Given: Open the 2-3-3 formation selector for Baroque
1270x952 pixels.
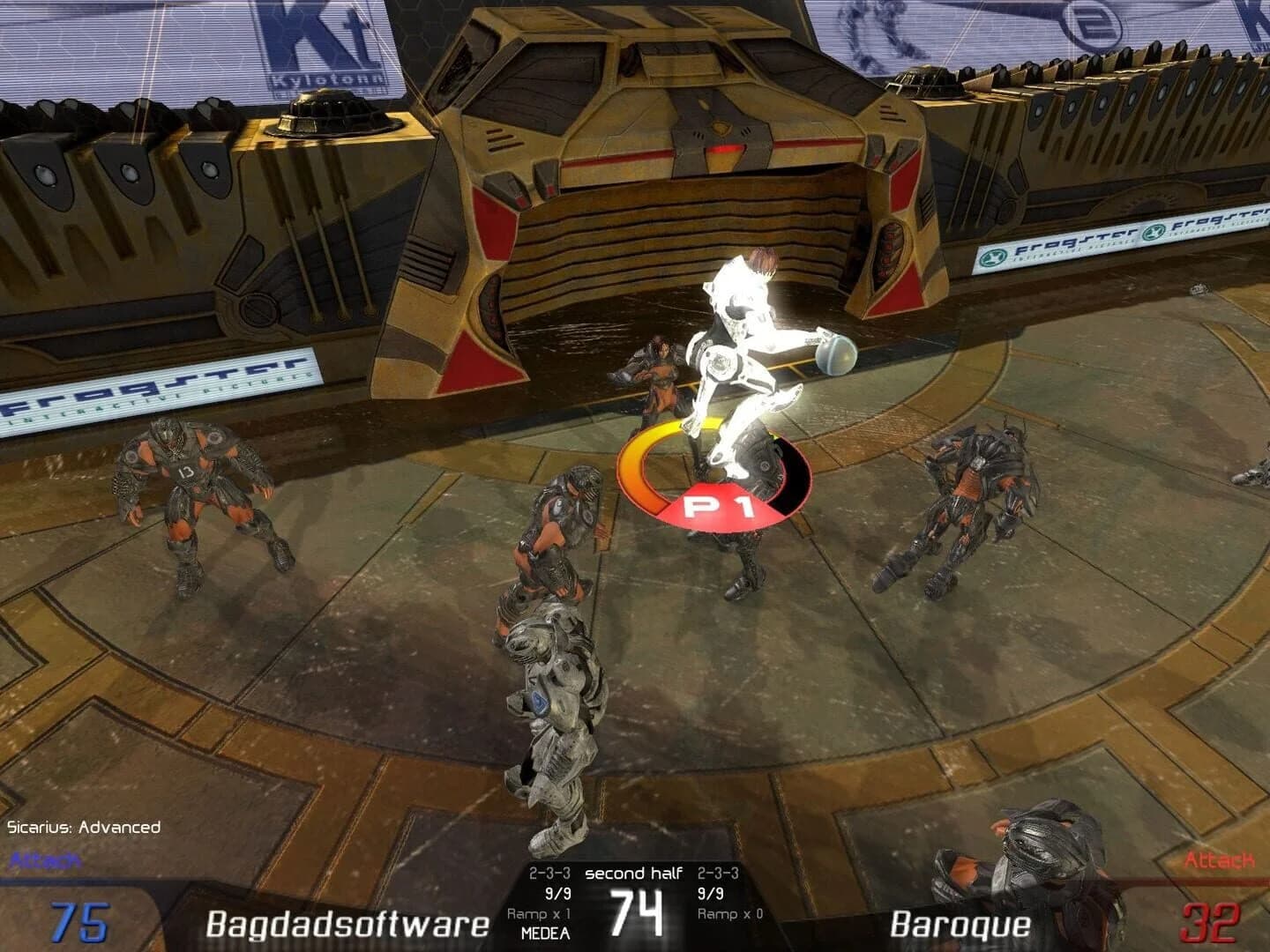Looking at the screenshot, I should pos(720,874).
